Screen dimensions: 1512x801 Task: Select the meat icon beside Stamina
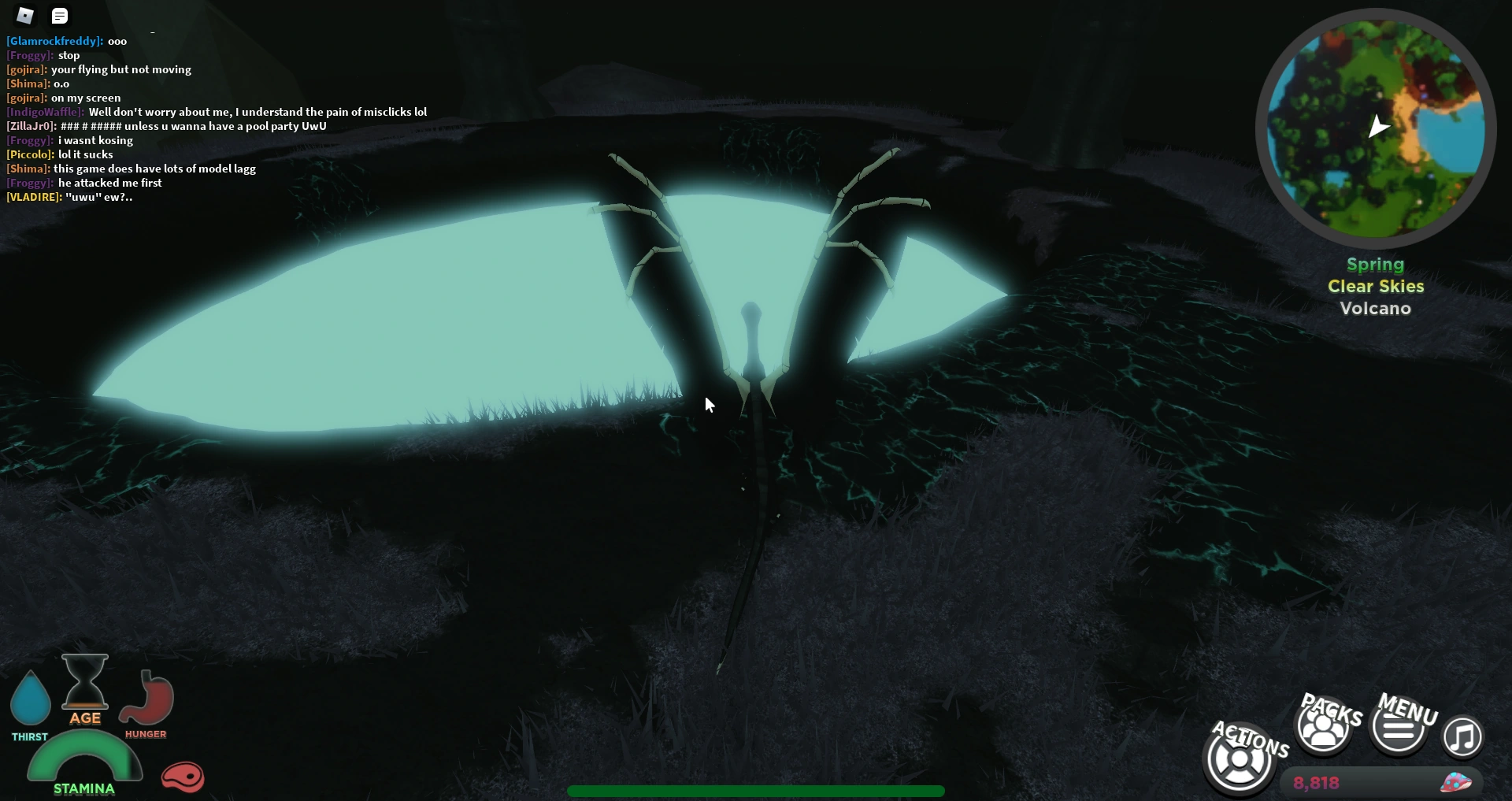[183, 777]
